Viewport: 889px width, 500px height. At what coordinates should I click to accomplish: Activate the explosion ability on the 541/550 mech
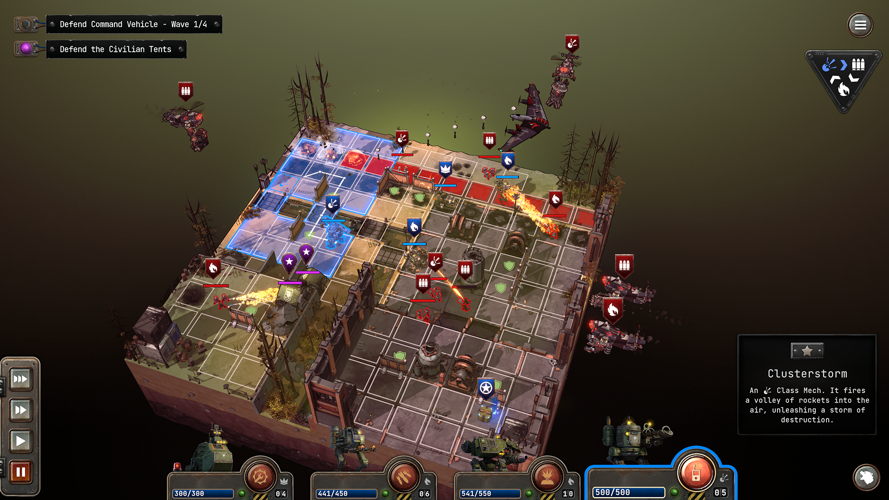549,473
